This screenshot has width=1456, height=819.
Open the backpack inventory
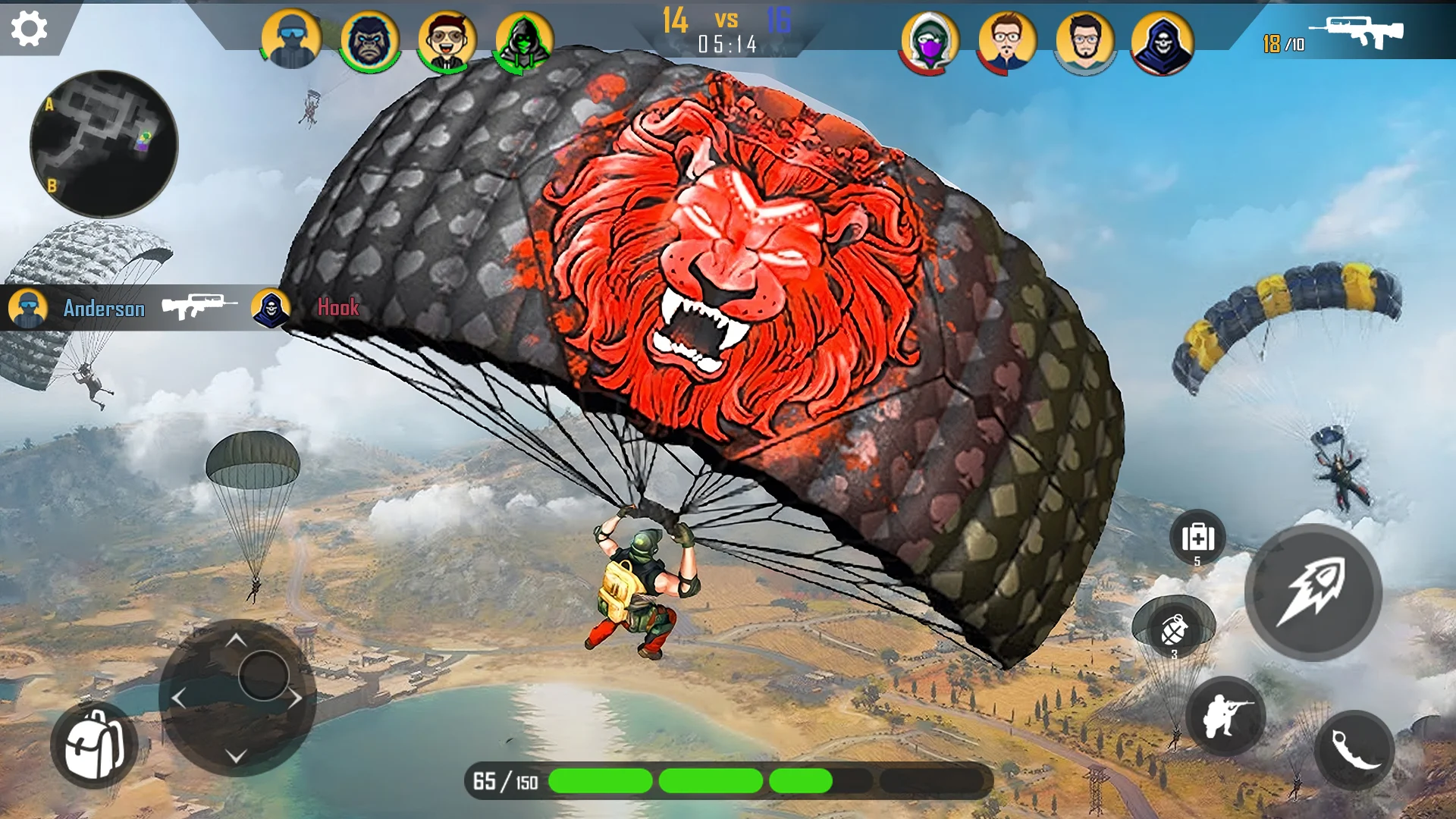[94, 745]
